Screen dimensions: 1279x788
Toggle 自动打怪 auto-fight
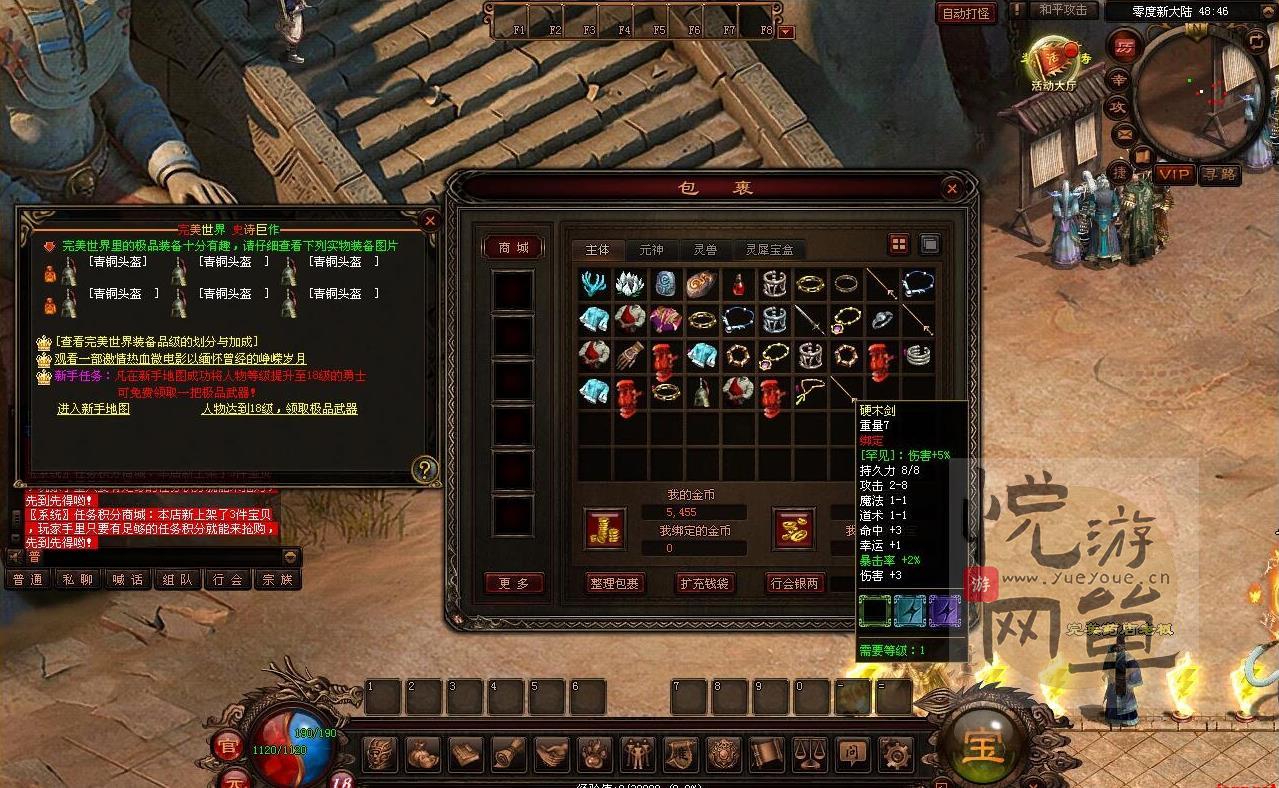click(966, 13)
